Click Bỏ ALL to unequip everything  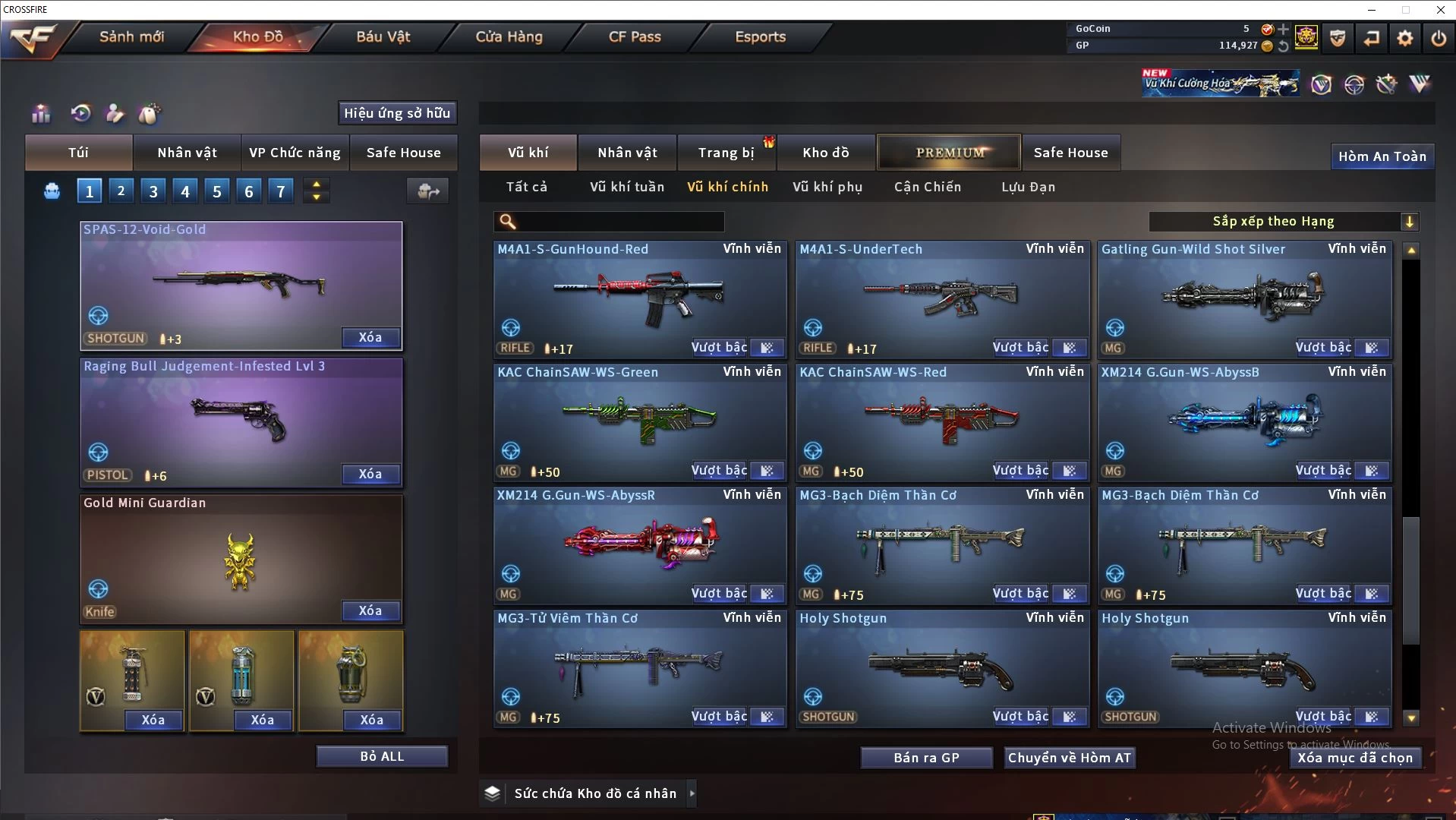click(x=382, y=756)
